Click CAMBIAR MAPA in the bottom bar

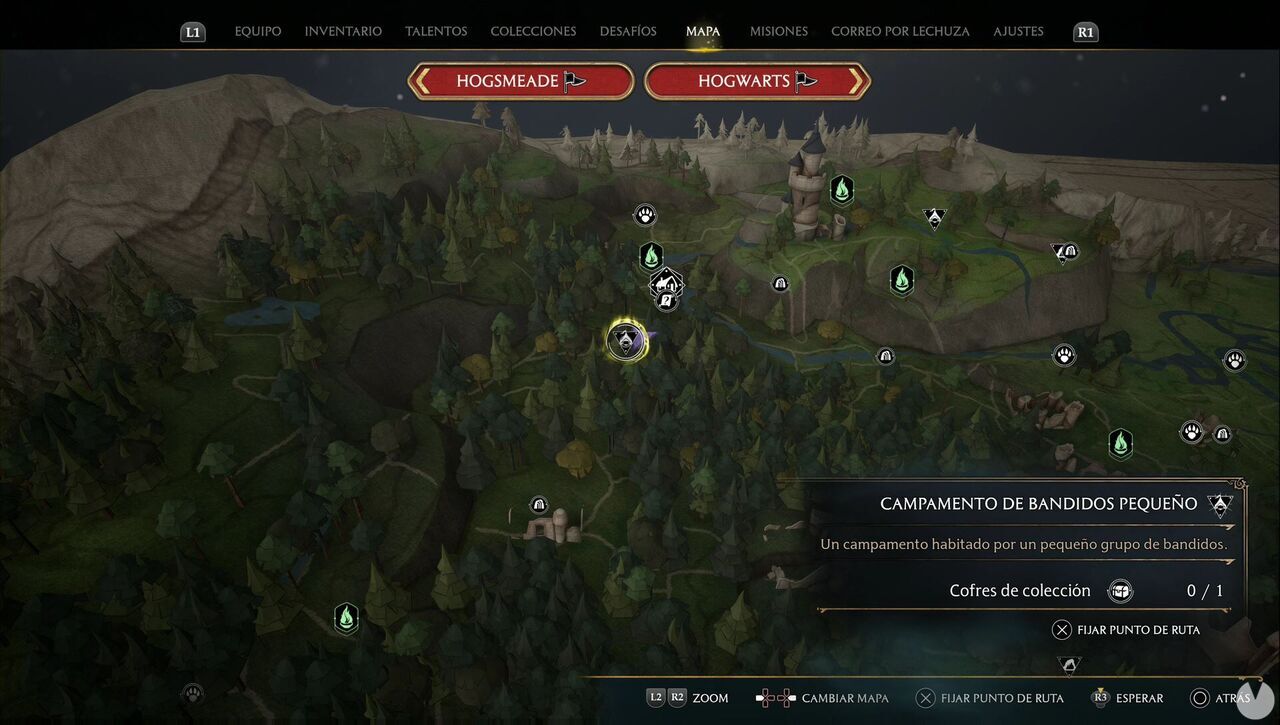click(x=845, y=698)
